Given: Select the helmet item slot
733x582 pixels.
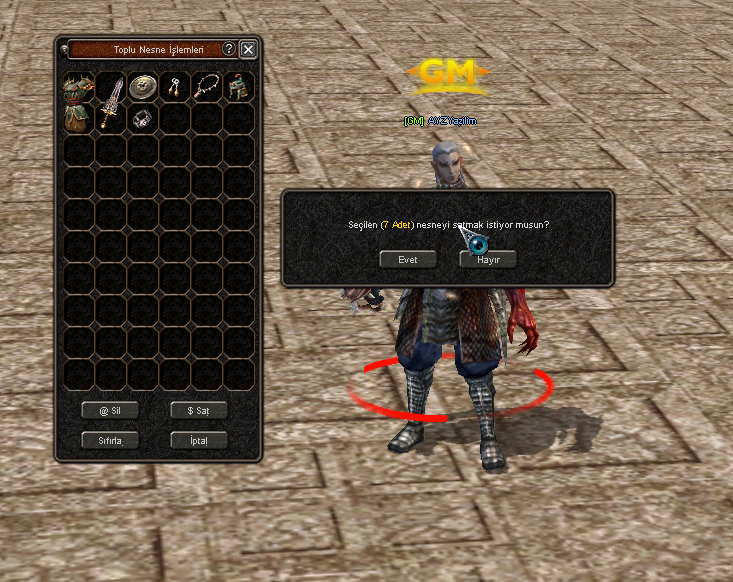Looking at the screenshot, I should (238, 87).
